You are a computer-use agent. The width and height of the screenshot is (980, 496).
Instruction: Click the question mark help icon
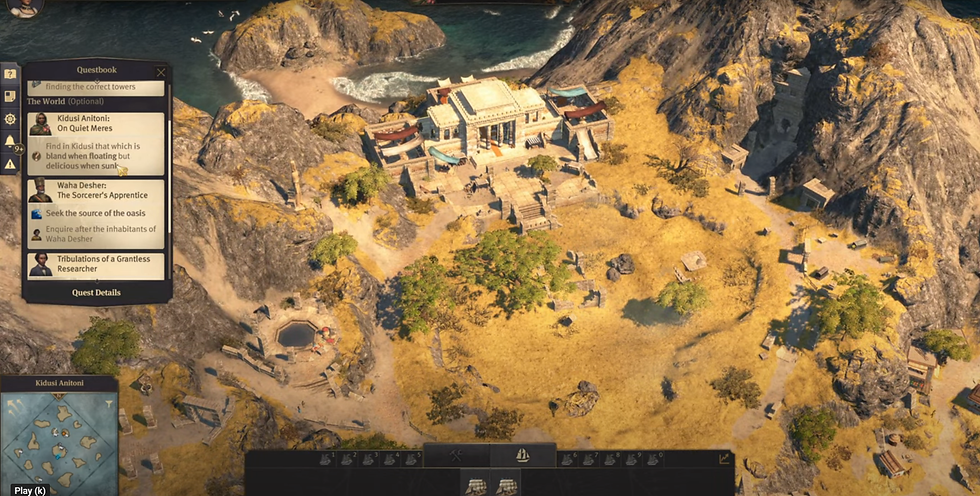coord(10,74)
